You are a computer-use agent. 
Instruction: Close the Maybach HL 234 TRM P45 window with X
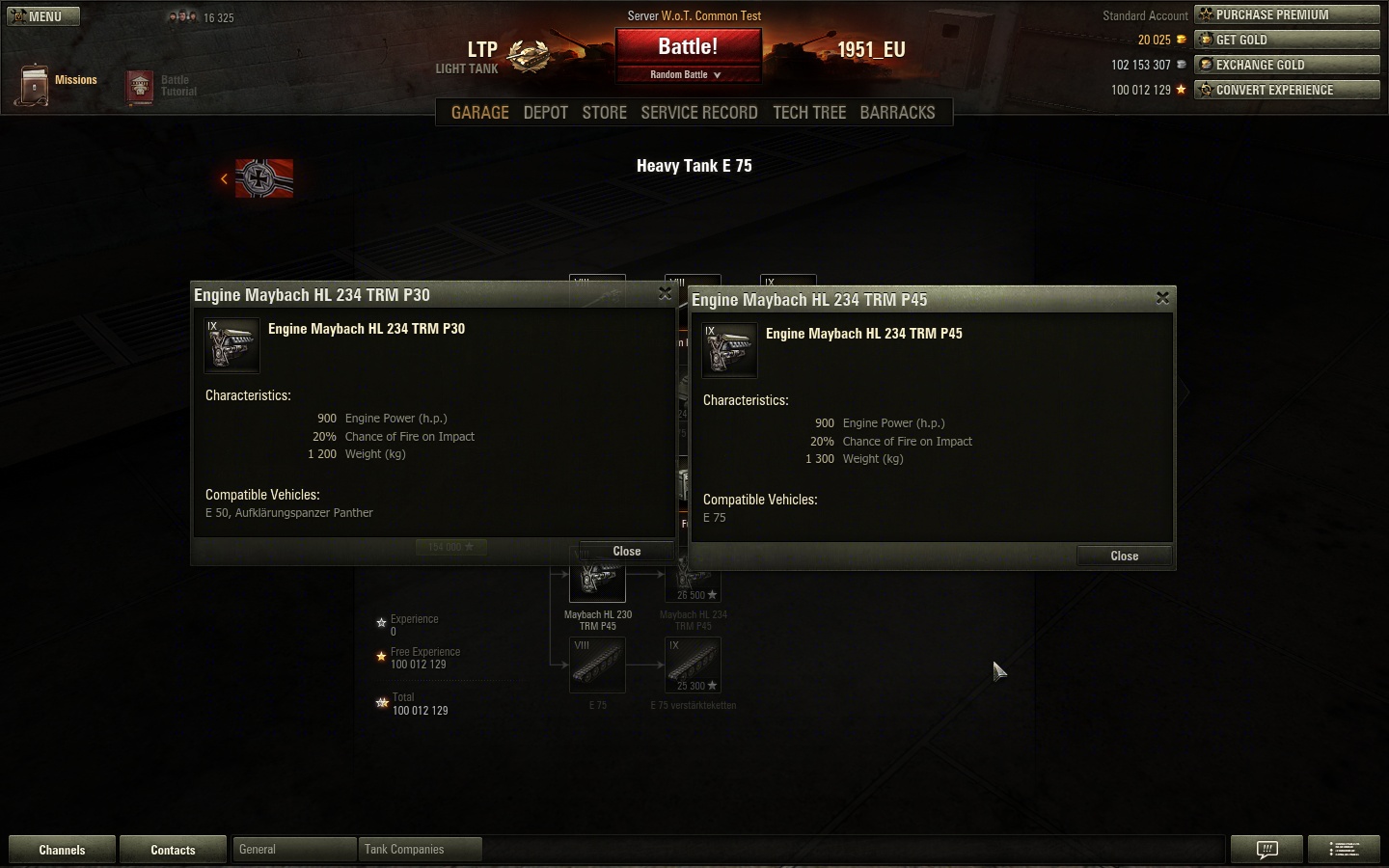(1162, 298)
